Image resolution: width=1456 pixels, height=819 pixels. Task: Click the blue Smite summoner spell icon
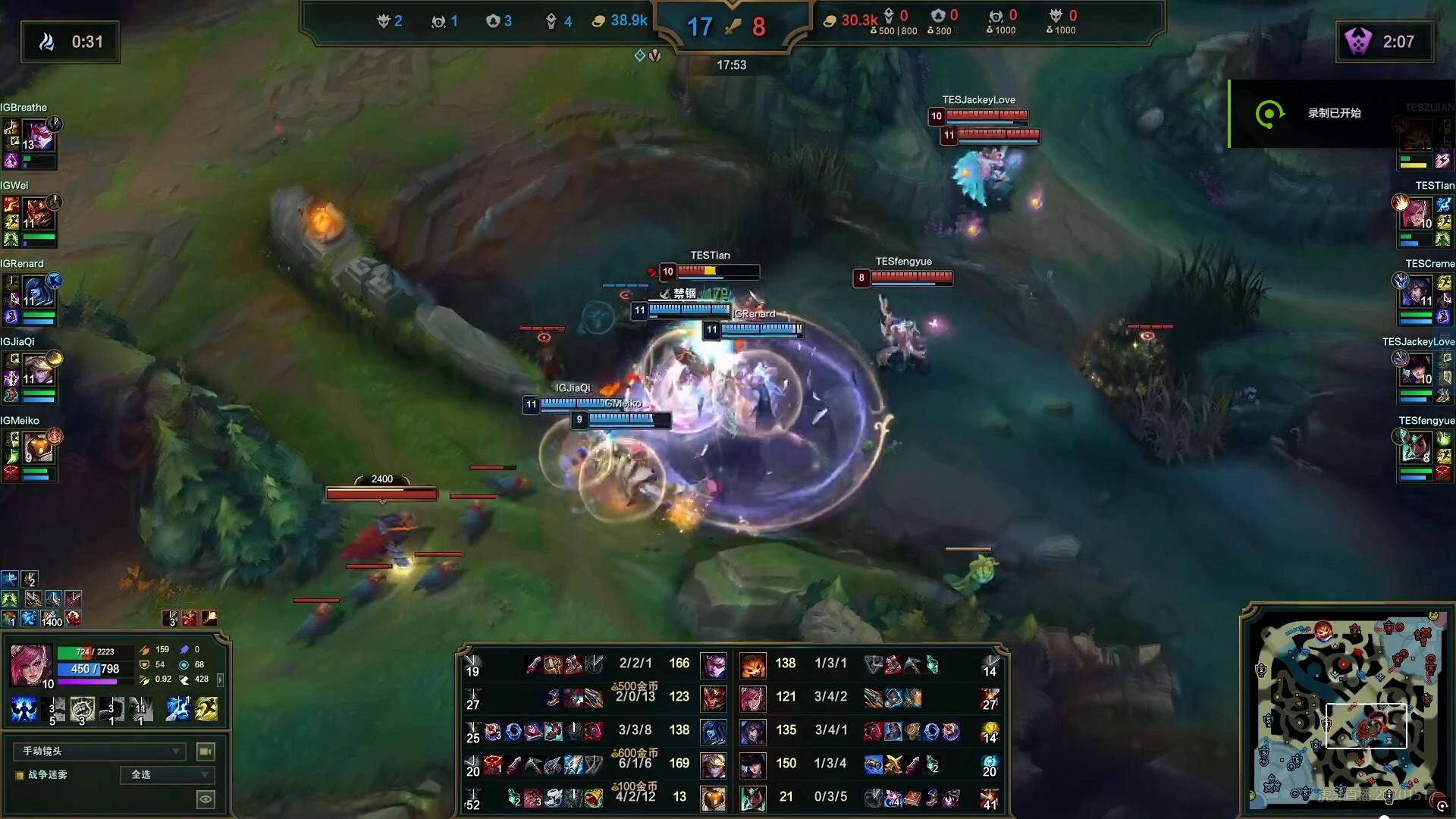(178, 708)
